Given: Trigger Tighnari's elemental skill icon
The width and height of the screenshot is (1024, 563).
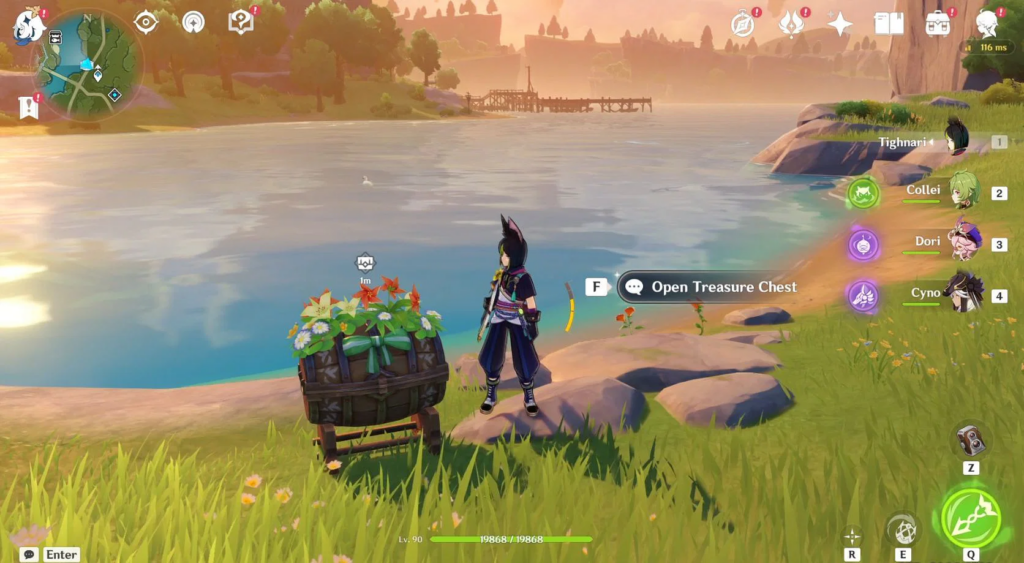Looking at the screenshot, I should pyautogui.click(x=903, y=529).
